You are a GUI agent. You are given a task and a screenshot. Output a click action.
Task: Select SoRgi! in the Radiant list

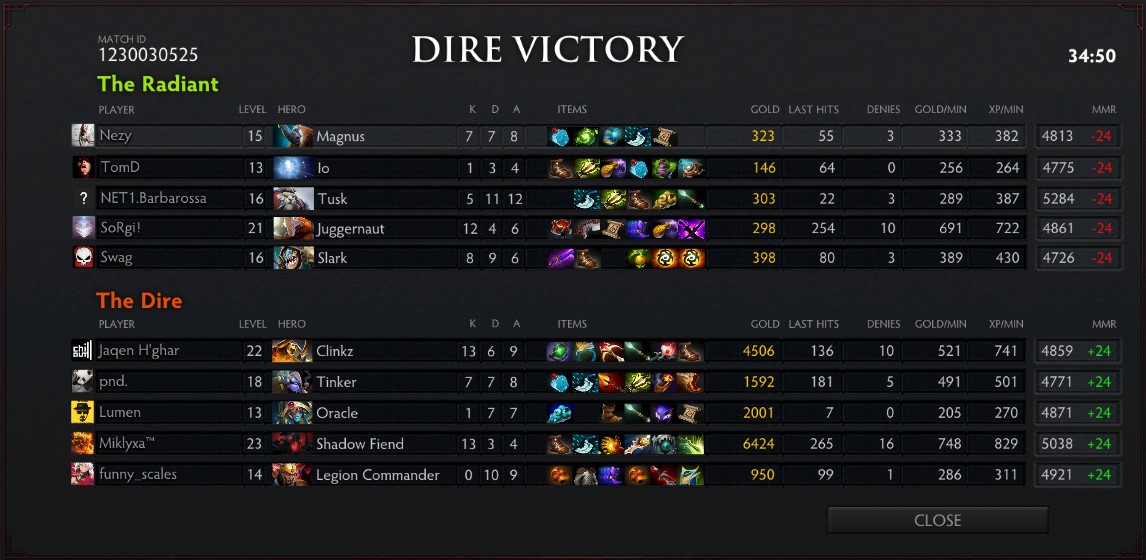click(x=122, y=228)
